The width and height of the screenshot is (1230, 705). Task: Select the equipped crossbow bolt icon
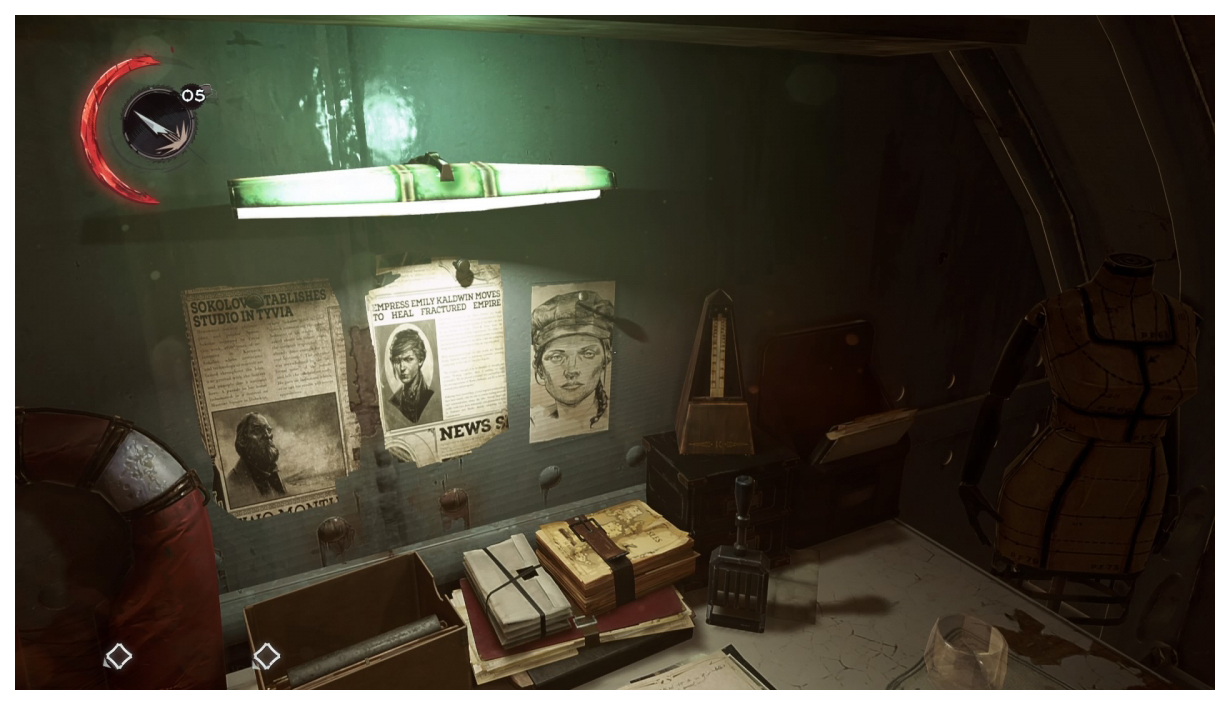coord(157,124)
